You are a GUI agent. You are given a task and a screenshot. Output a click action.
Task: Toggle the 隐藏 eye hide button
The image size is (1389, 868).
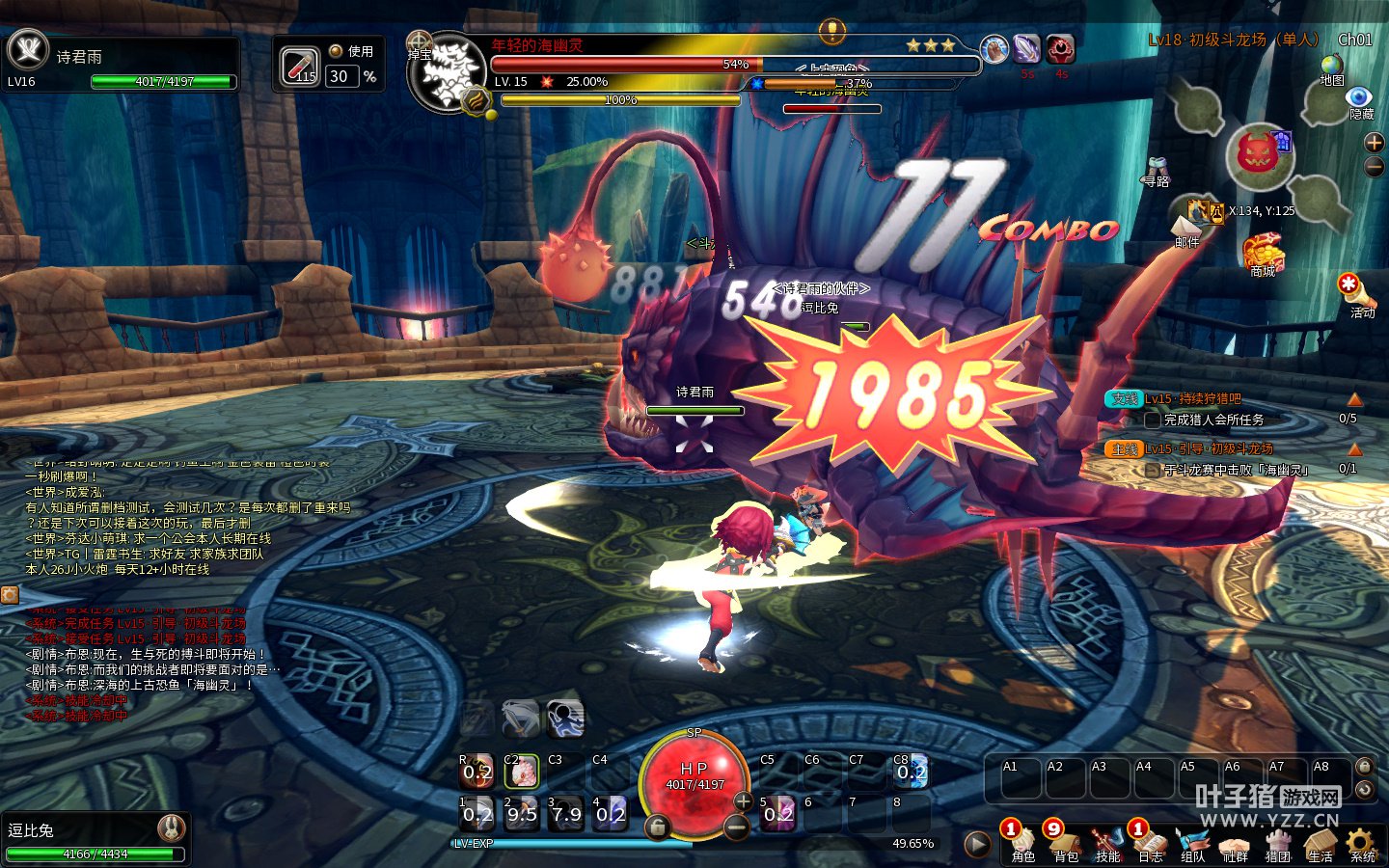pos(1360,101)
